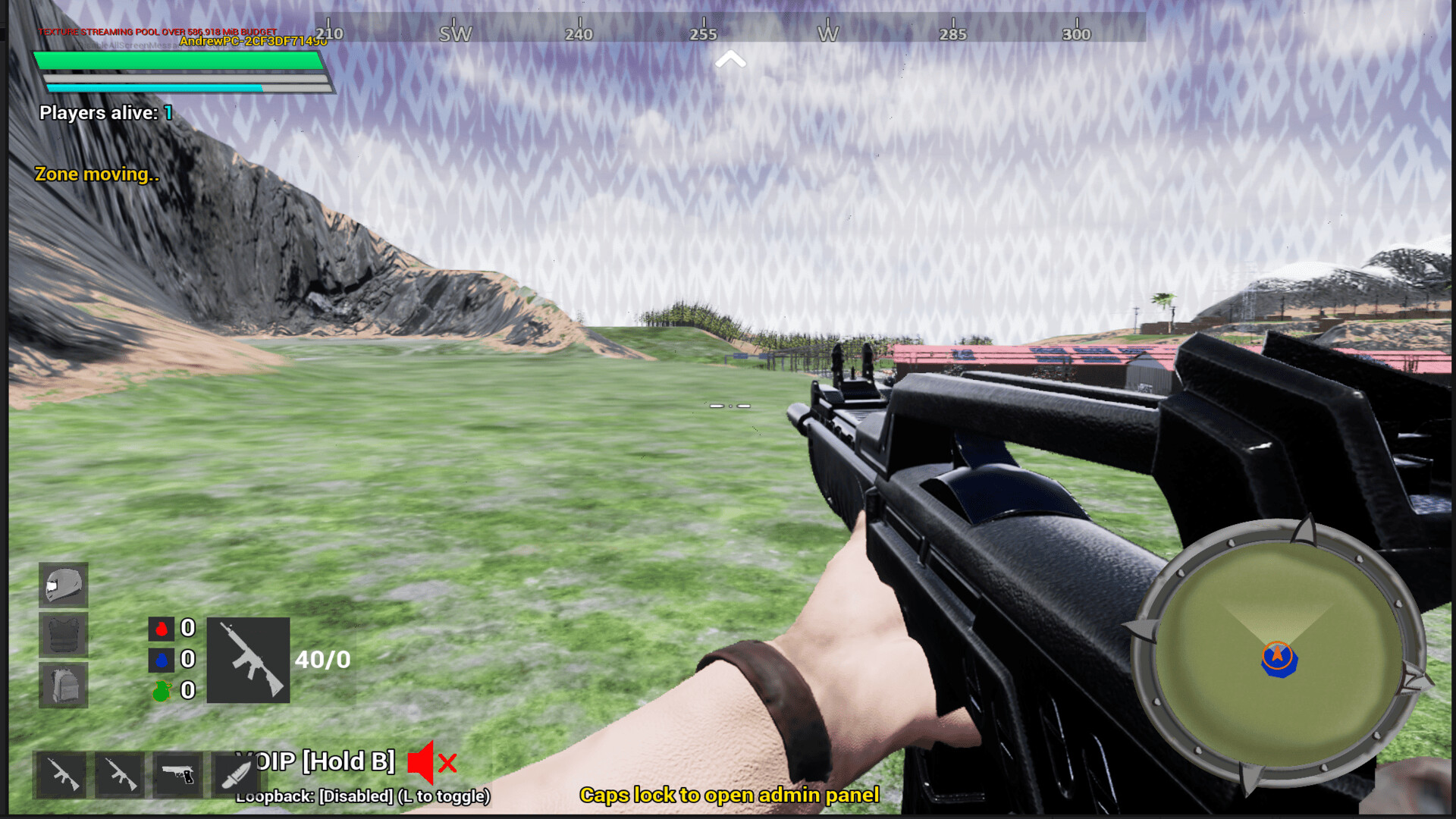Screen dimensions: 1456x819
Task: Click the Zone moving notification text
Action: [97, 174]
